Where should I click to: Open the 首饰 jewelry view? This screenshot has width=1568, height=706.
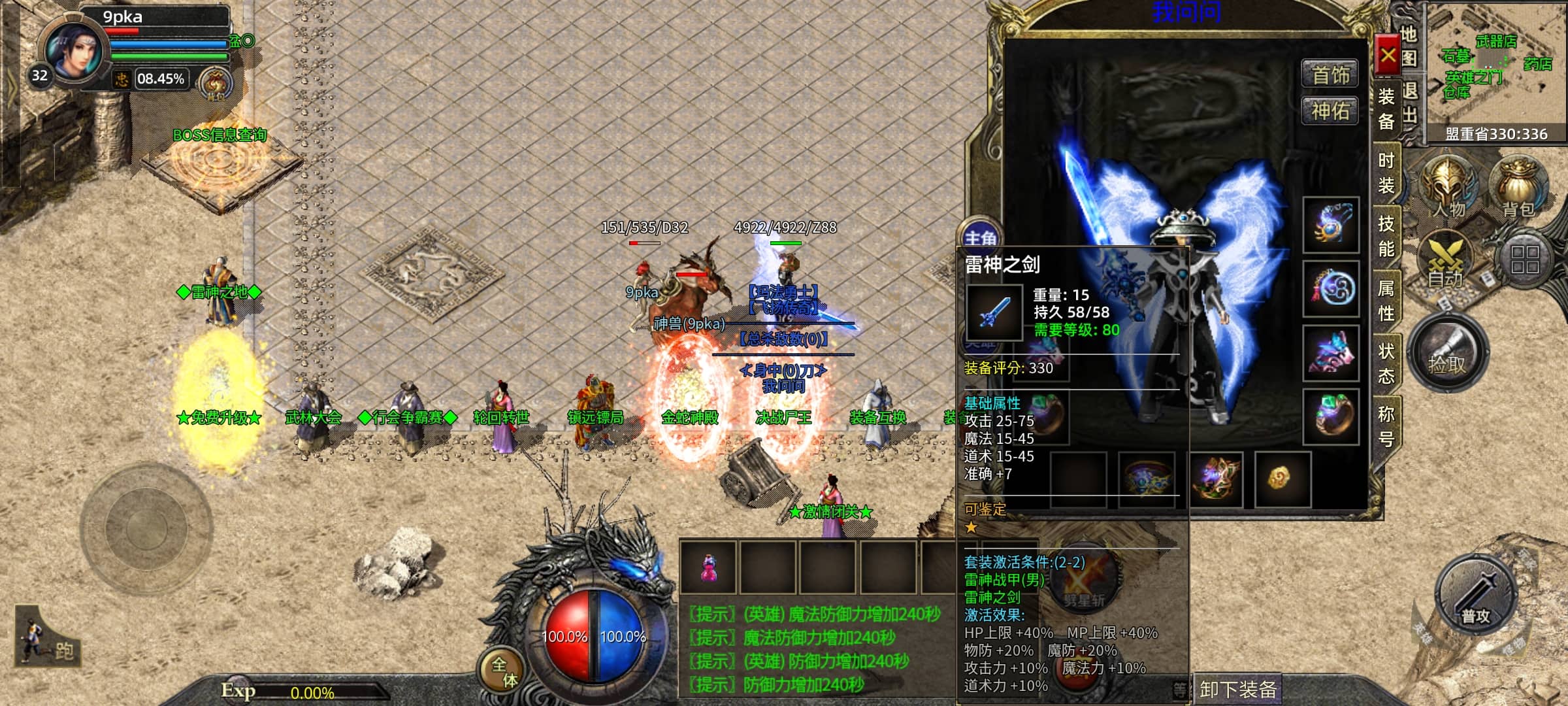click(x=1330, y=75)
